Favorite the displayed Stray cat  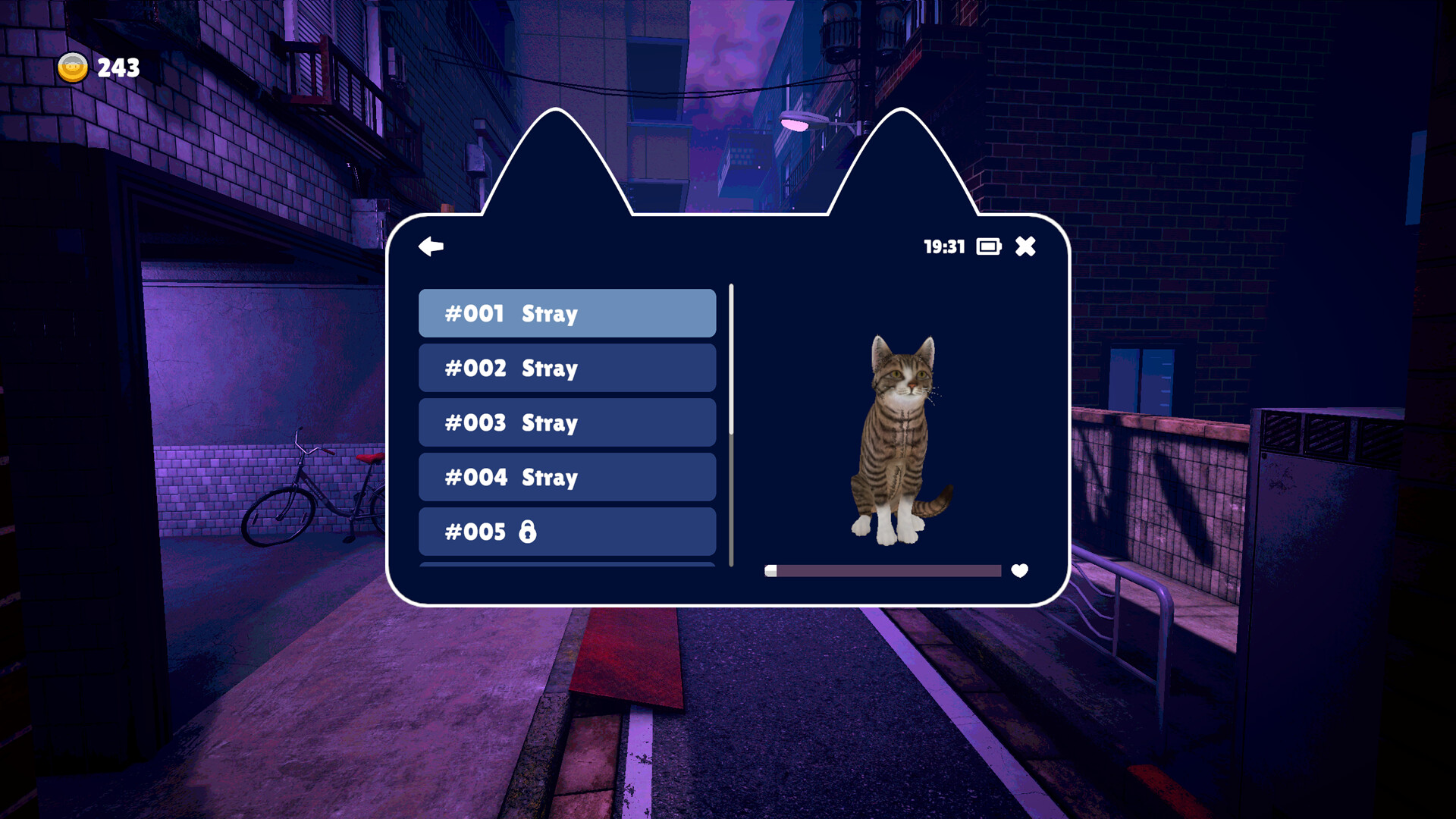click(x=1019, y=570)
